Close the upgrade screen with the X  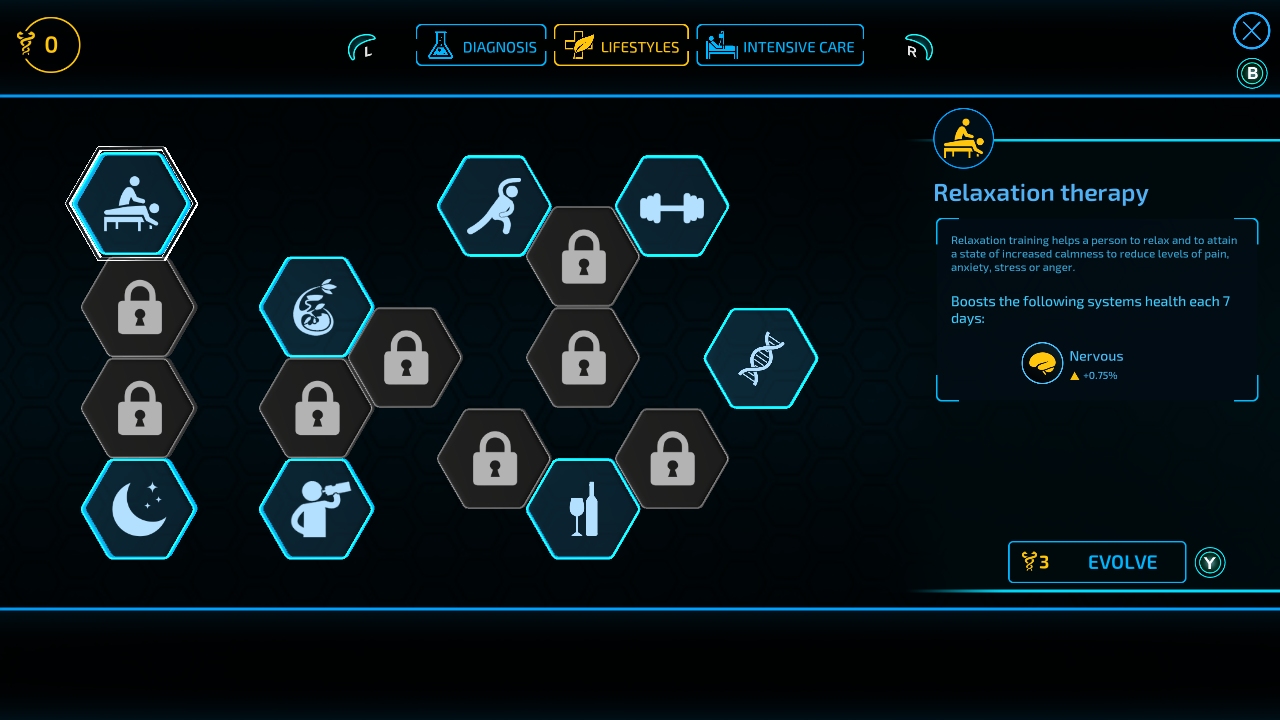(1251, 31)
